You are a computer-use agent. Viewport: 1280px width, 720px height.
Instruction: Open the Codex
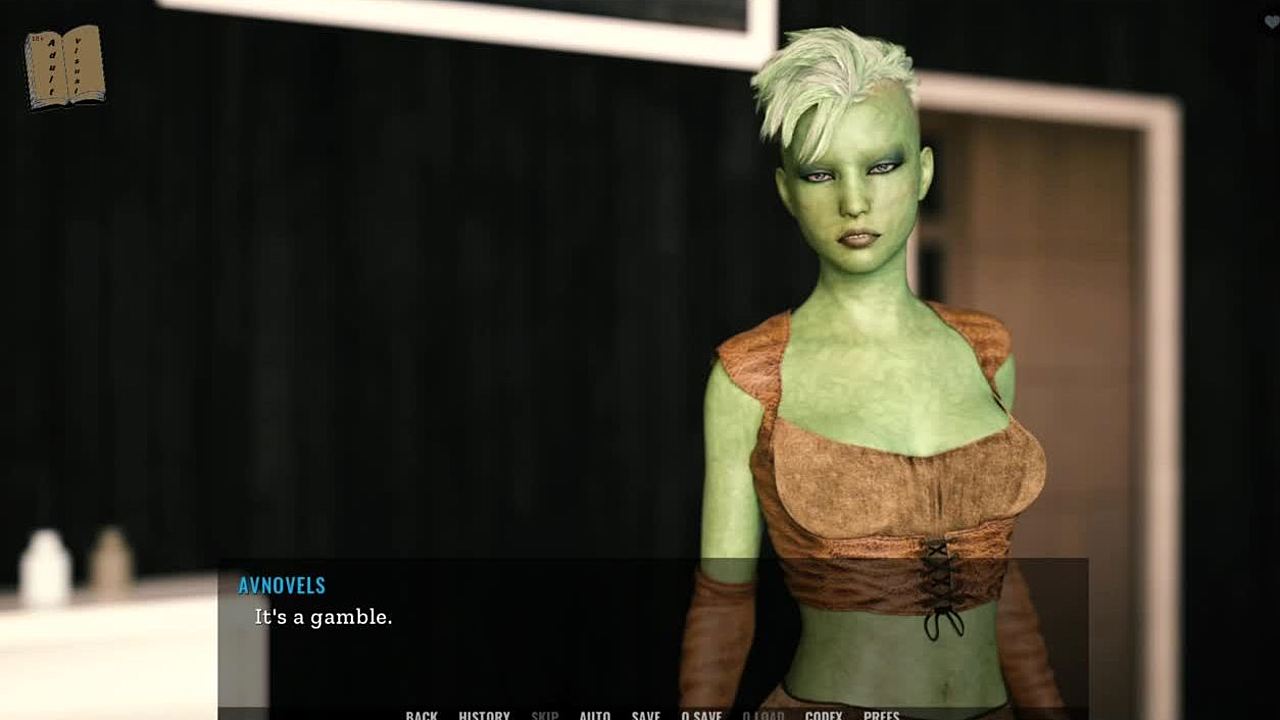[824, 715]
